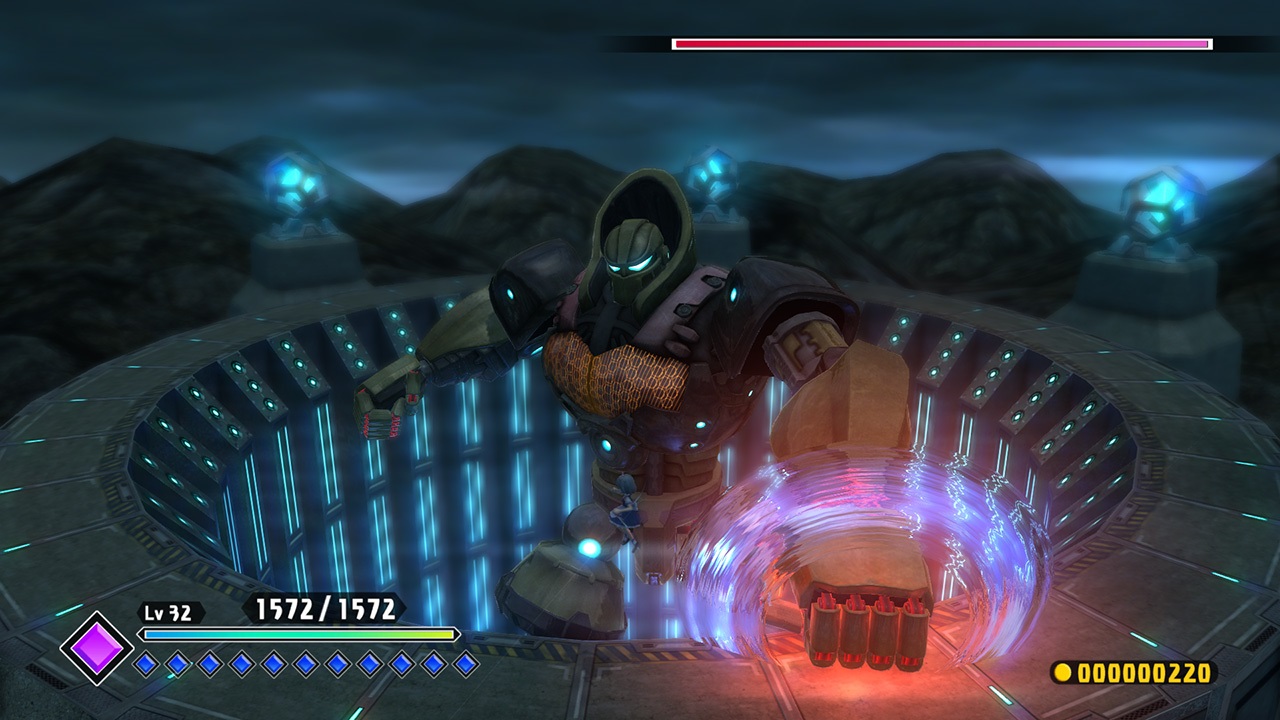Image resolution: width=1280 pixels, height=720 pixels.
Task: Click the pink boss health bar
Action: [940, 43]
